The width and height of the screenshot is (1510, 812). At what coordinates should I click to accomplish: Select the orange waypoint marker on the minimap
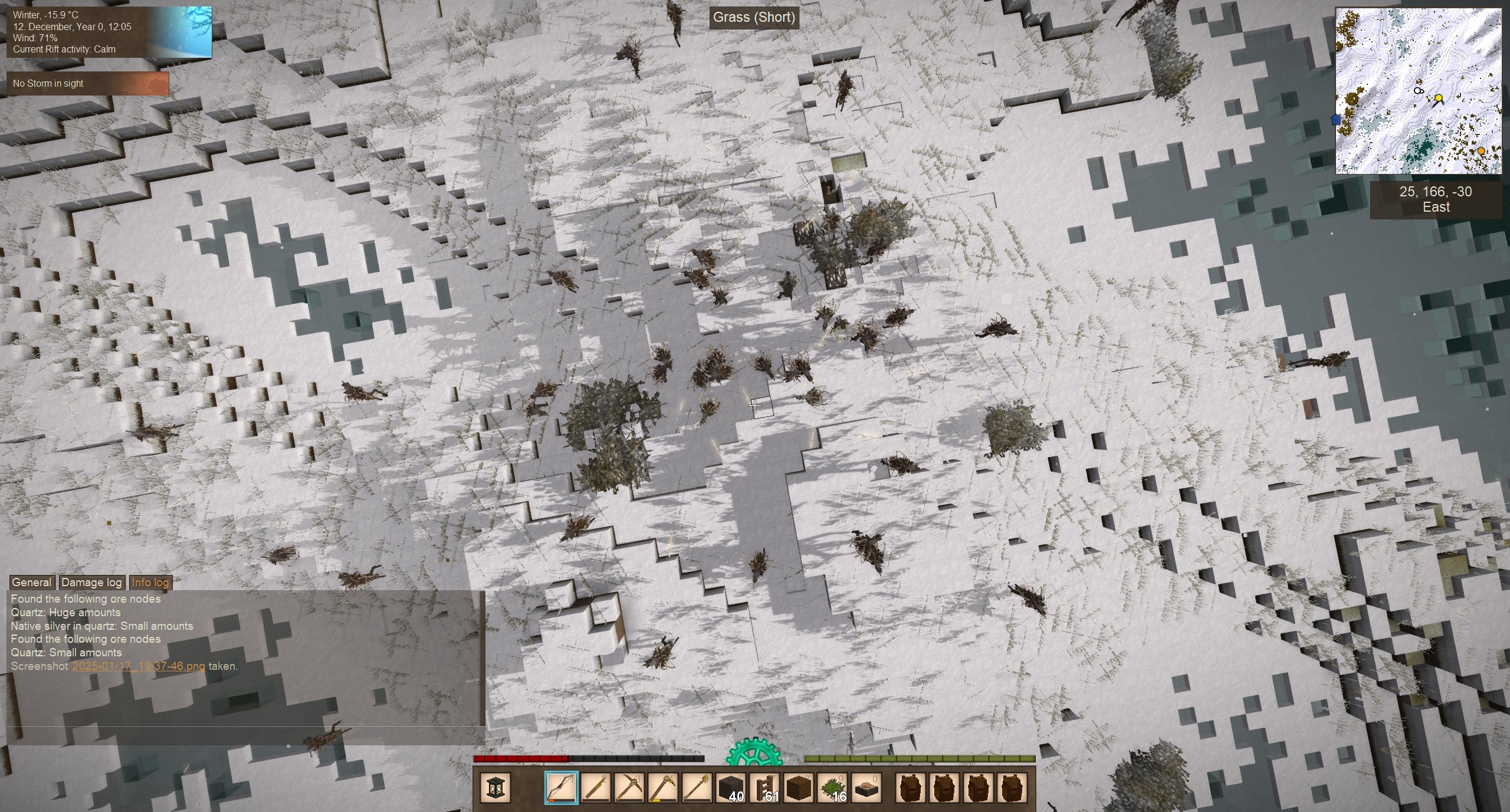[1481, 151]
